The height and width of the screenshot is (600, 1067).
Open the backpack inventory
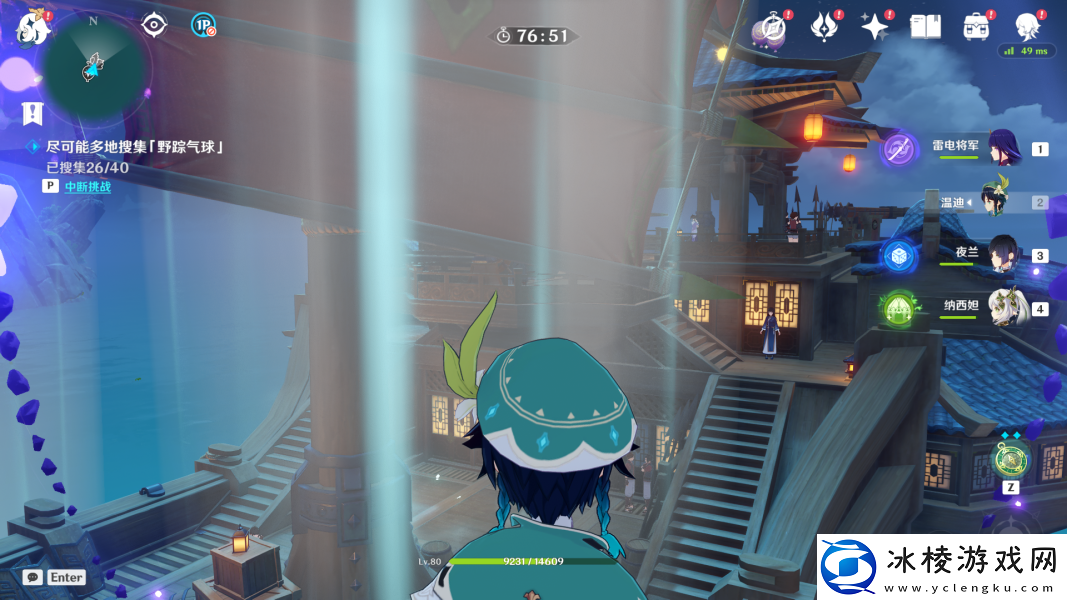976,27
